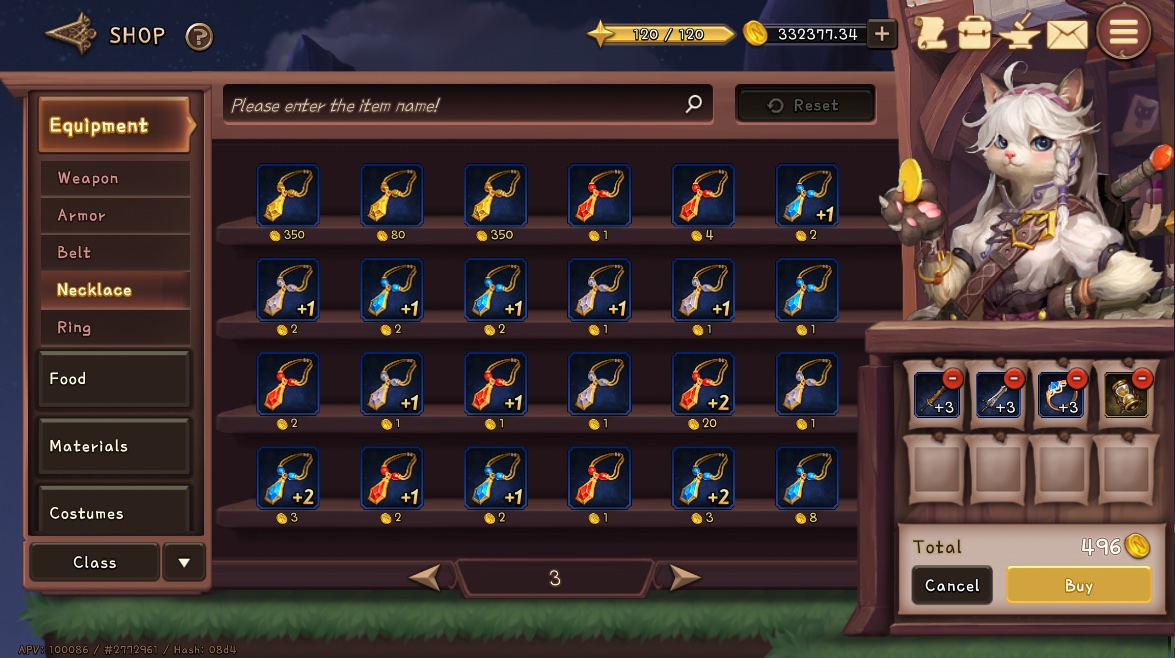Click the item name search field
Image resolution: width=1175 pixels, height=658 pixels.
[455, 105]
